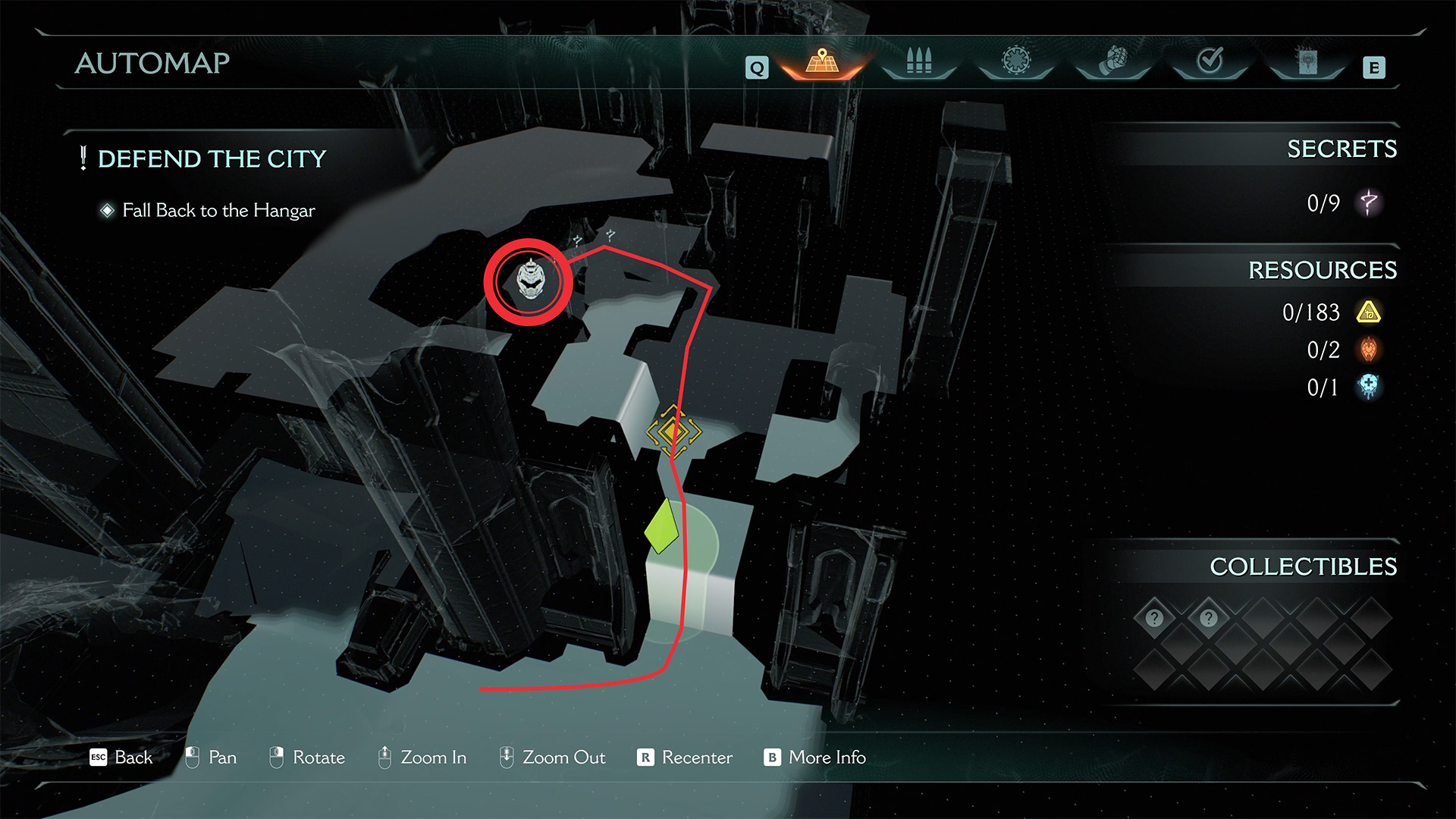Select the orange ruby resource icon
The image size is (1456, 819).
[x=1369, y=350]
